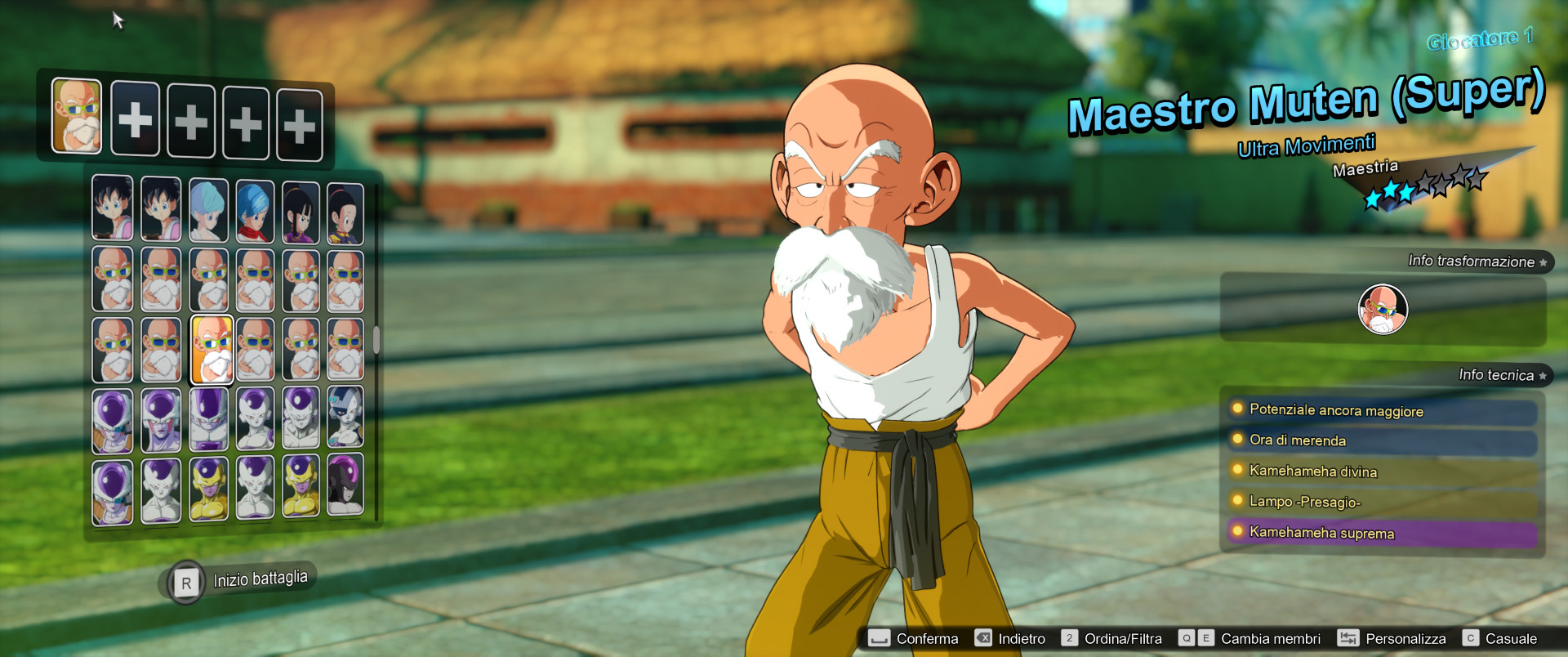Open the Personalizza menu

[x=1406, y=638]
